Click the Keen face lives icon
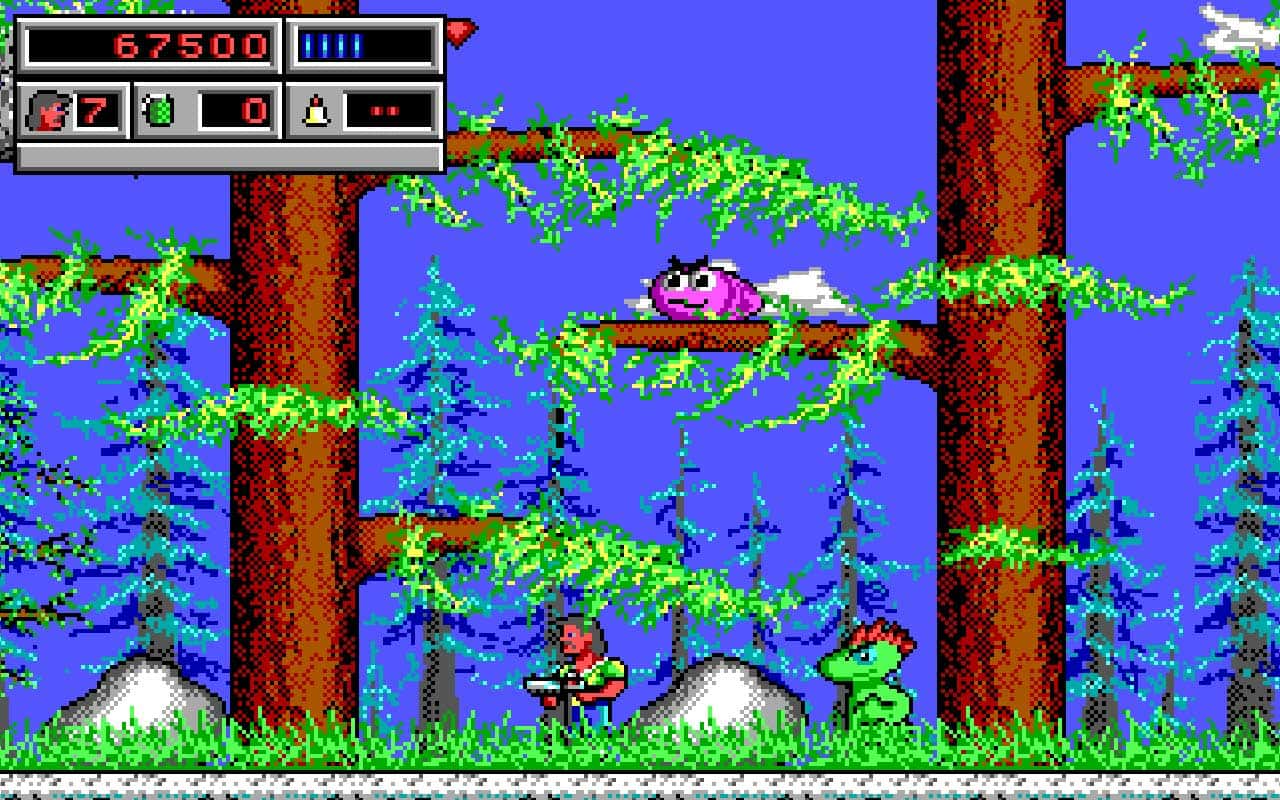Viewport: 1280px width, 800px height. click(x=48, y=110)
